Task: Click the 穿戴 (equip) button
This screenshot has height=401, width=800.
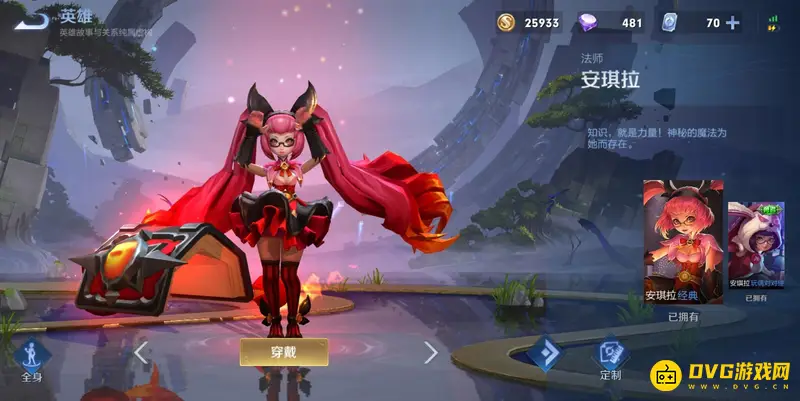Action: tap(284, 351)
